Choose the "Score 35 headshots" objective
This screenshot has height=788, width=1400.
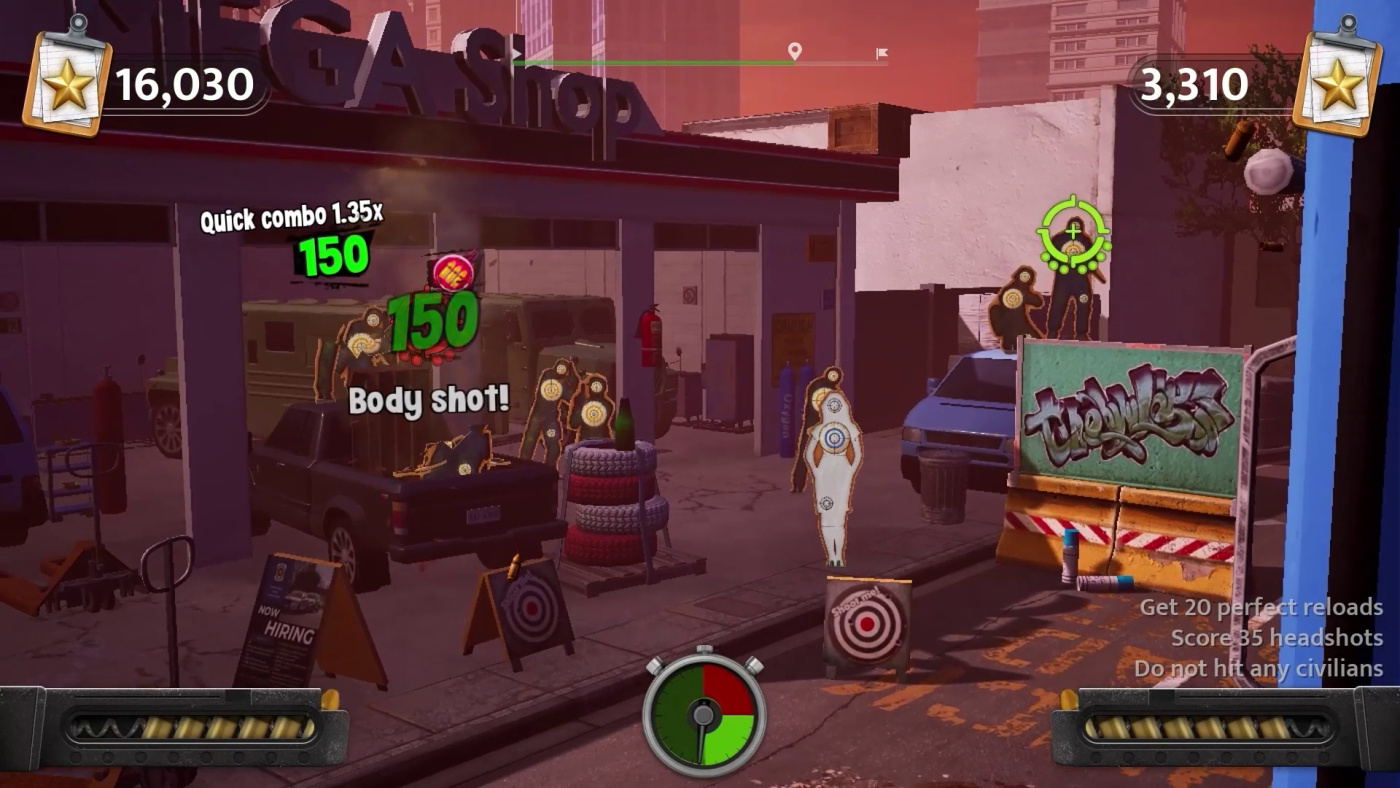tap(1276, 638)
